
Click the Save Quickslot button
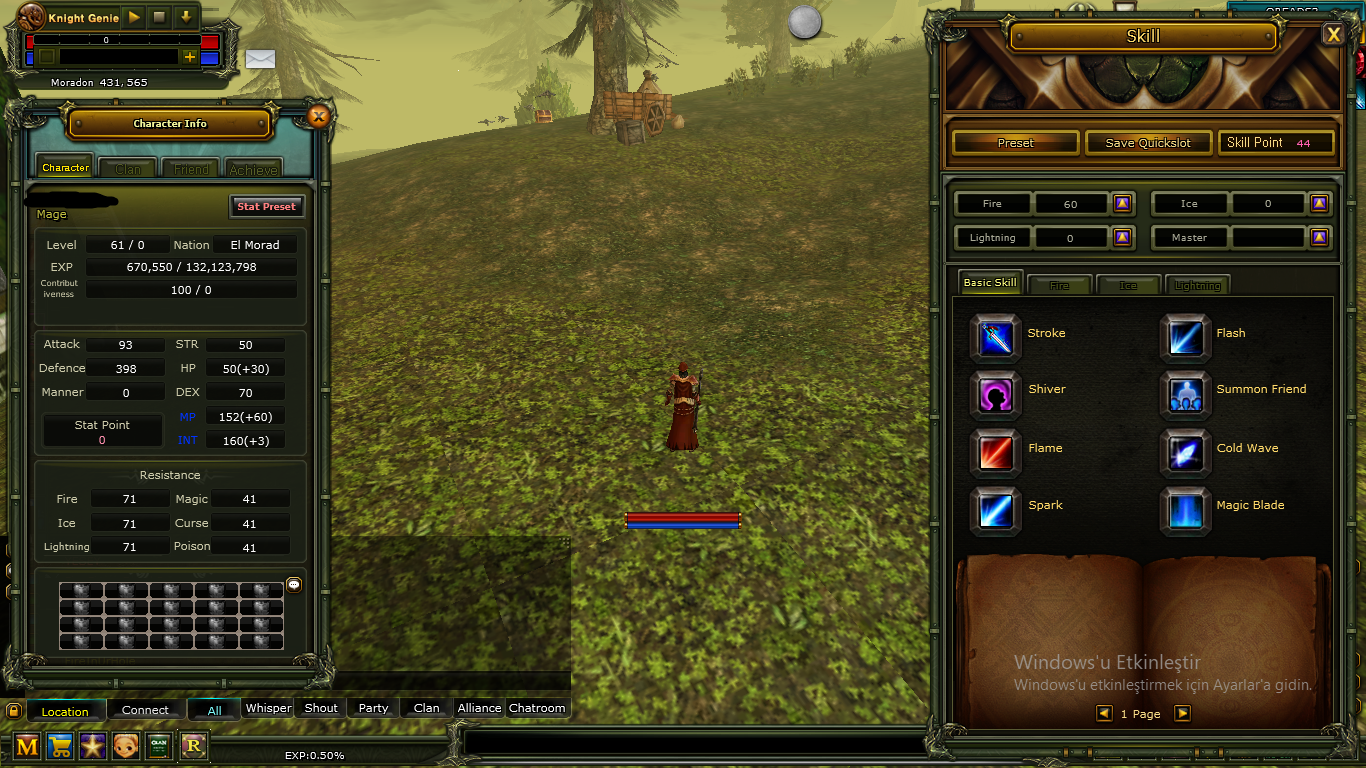[x=1148, y=142]
